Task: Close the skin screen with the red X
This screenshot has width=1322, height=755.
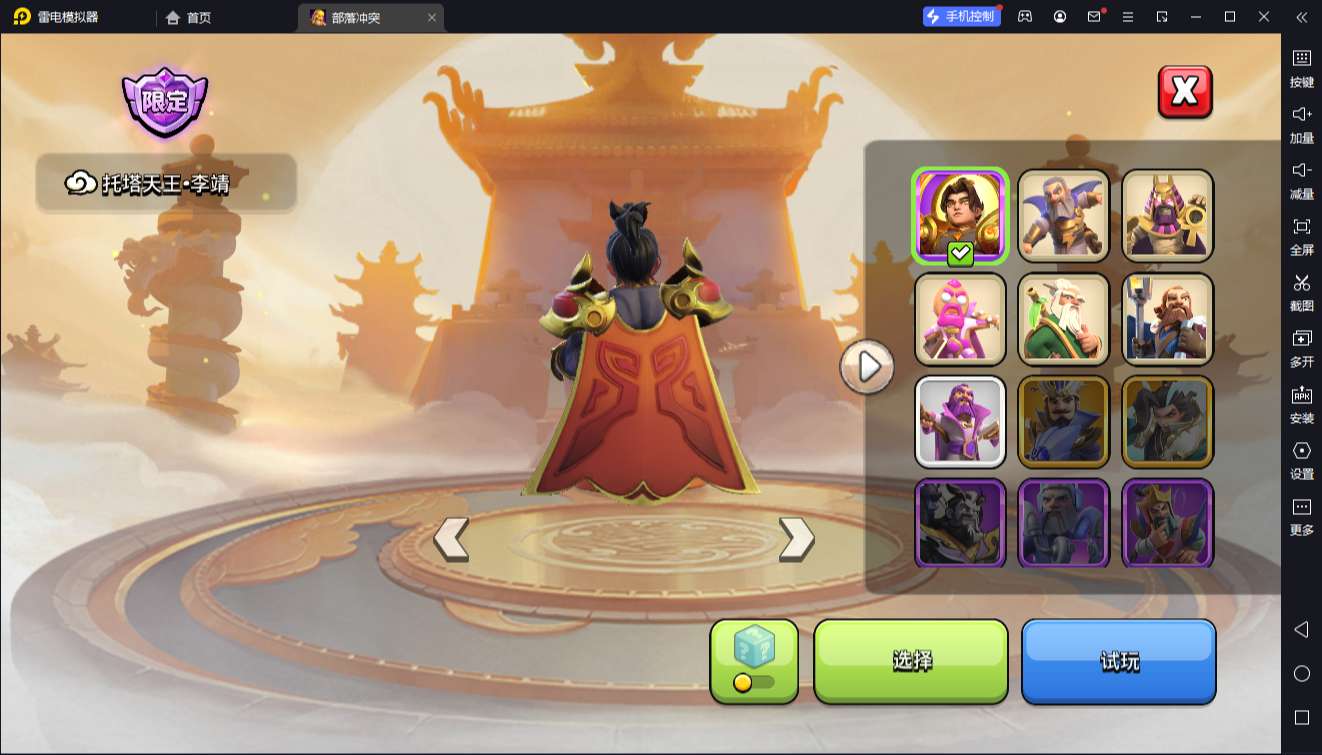Action: (1185, 92)
